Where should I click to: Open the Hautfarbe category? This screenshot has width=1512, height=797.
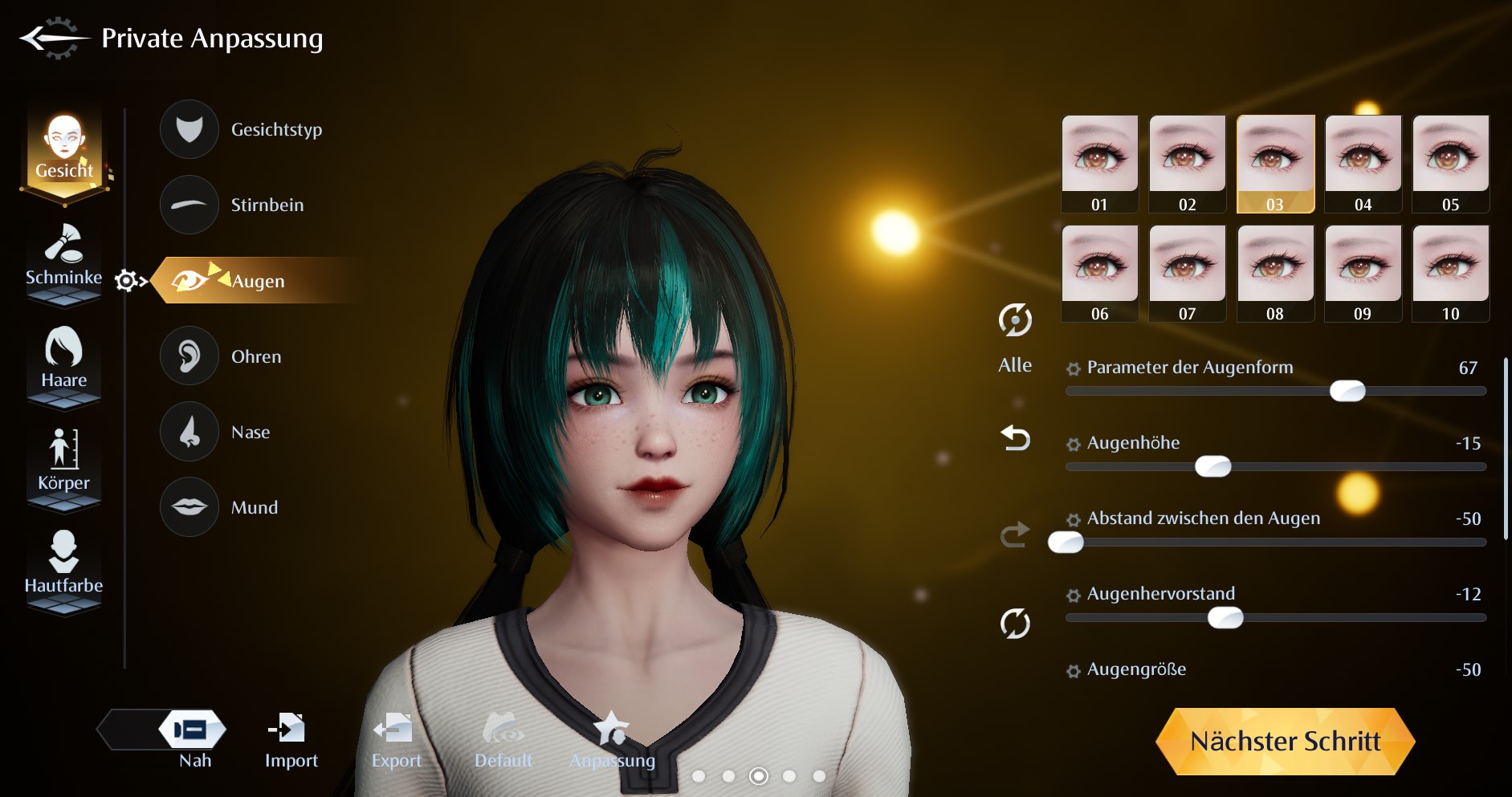coord(63,564)
